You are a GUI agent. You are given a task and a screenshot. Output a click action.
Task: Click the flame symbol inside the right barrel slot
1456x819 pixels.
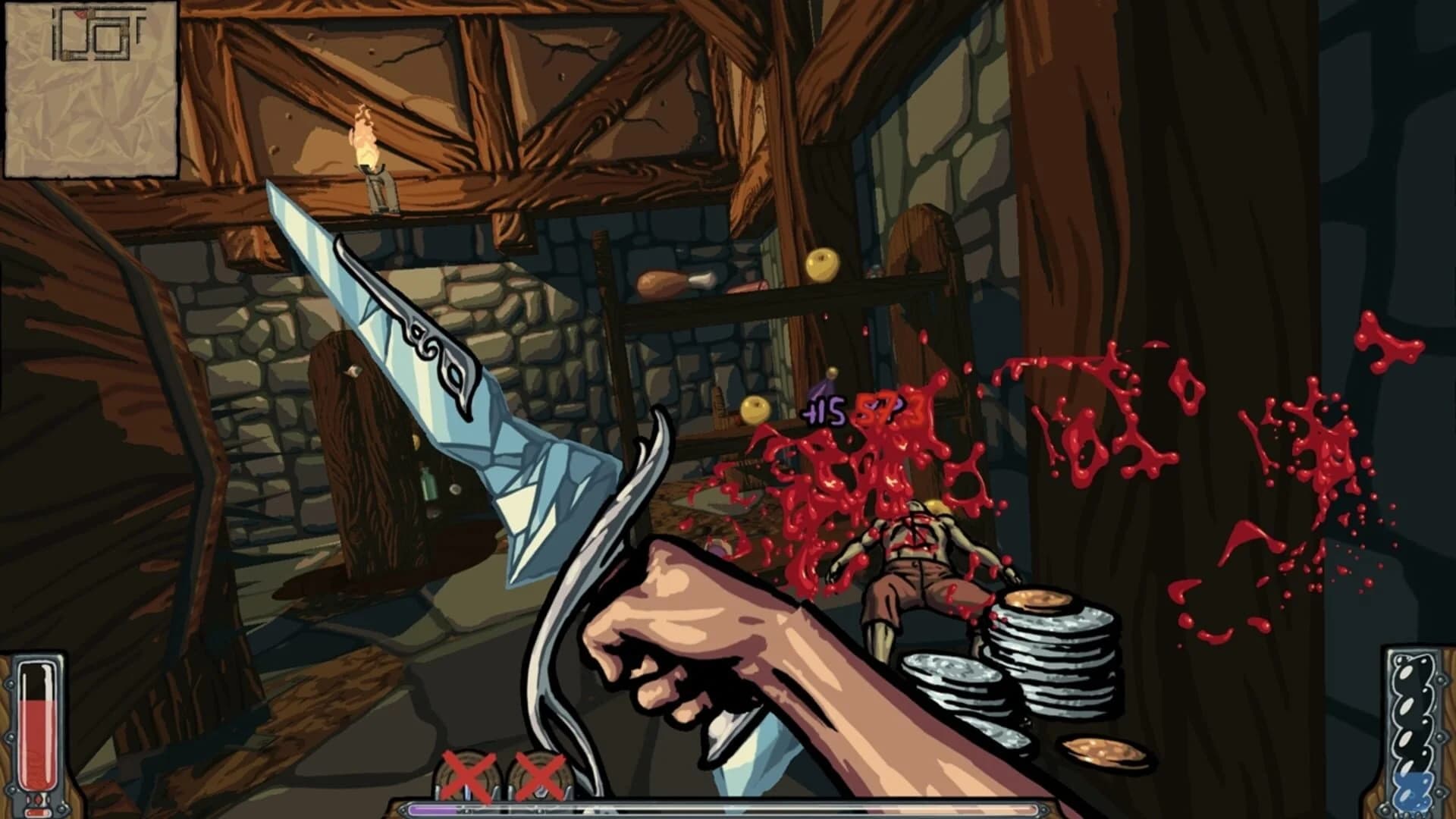coord(540,792)
